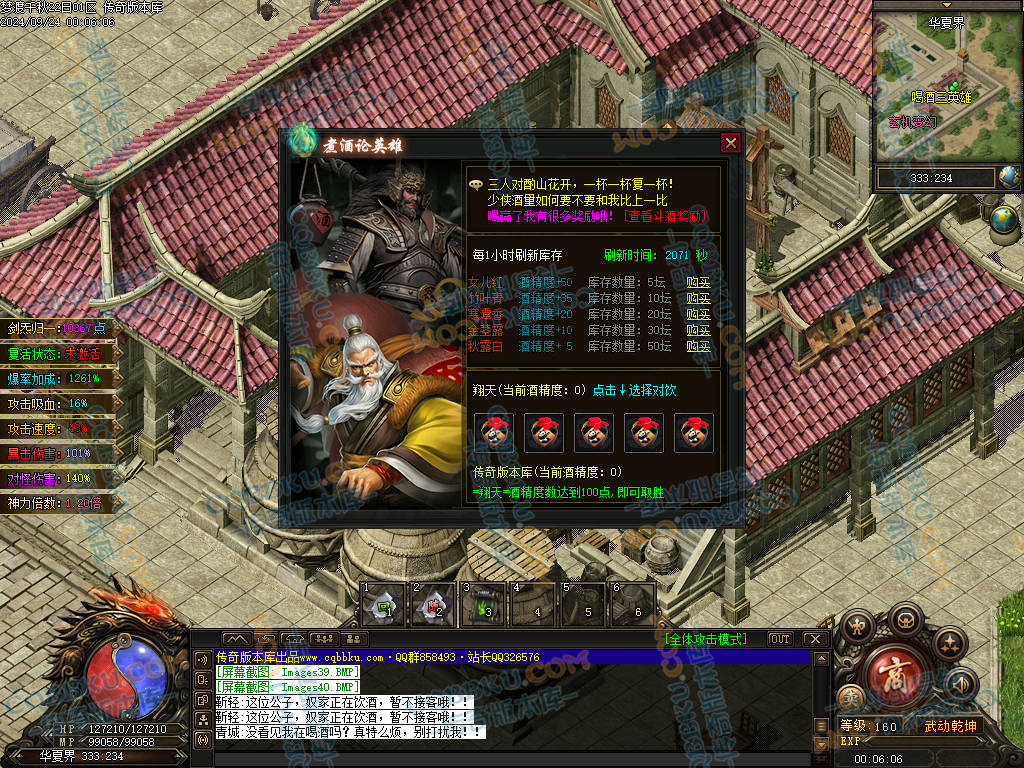This screenshot has width=1024, height=768.
Task: Click the globe icon beside the coordinates
Action: 1009,178
